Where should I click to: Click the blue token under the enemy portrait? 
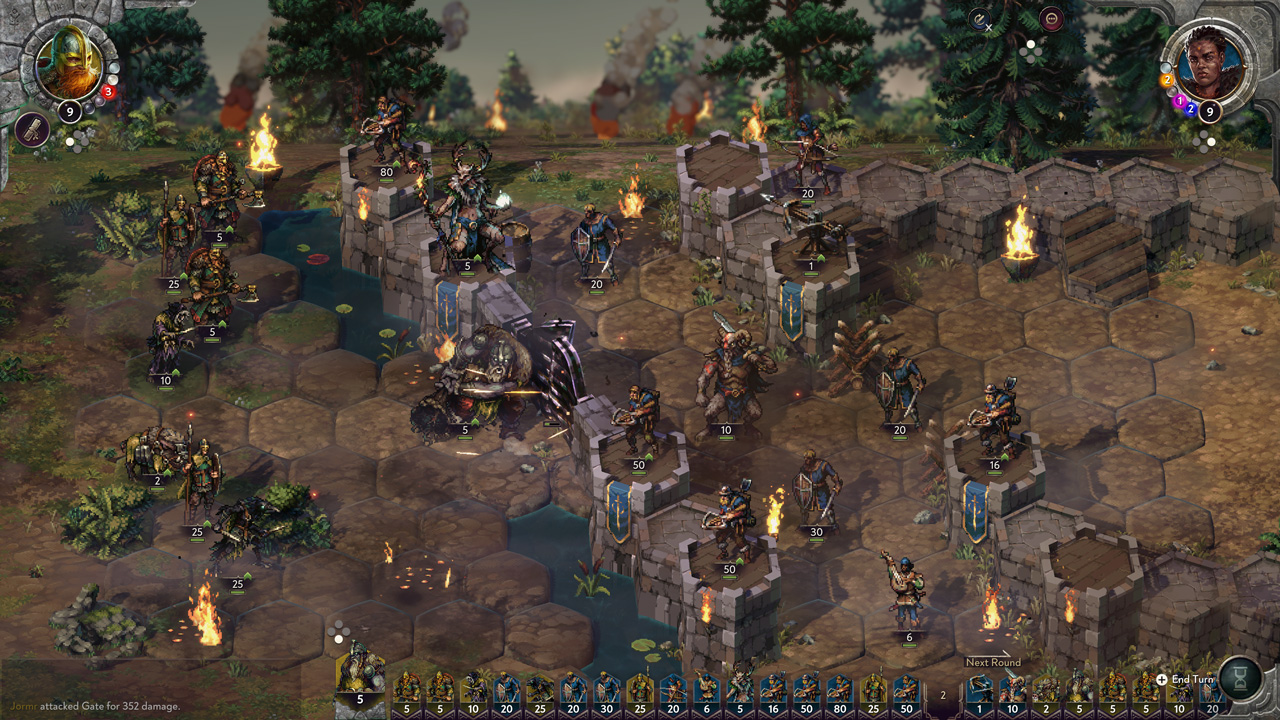[x=1190, y=109]
